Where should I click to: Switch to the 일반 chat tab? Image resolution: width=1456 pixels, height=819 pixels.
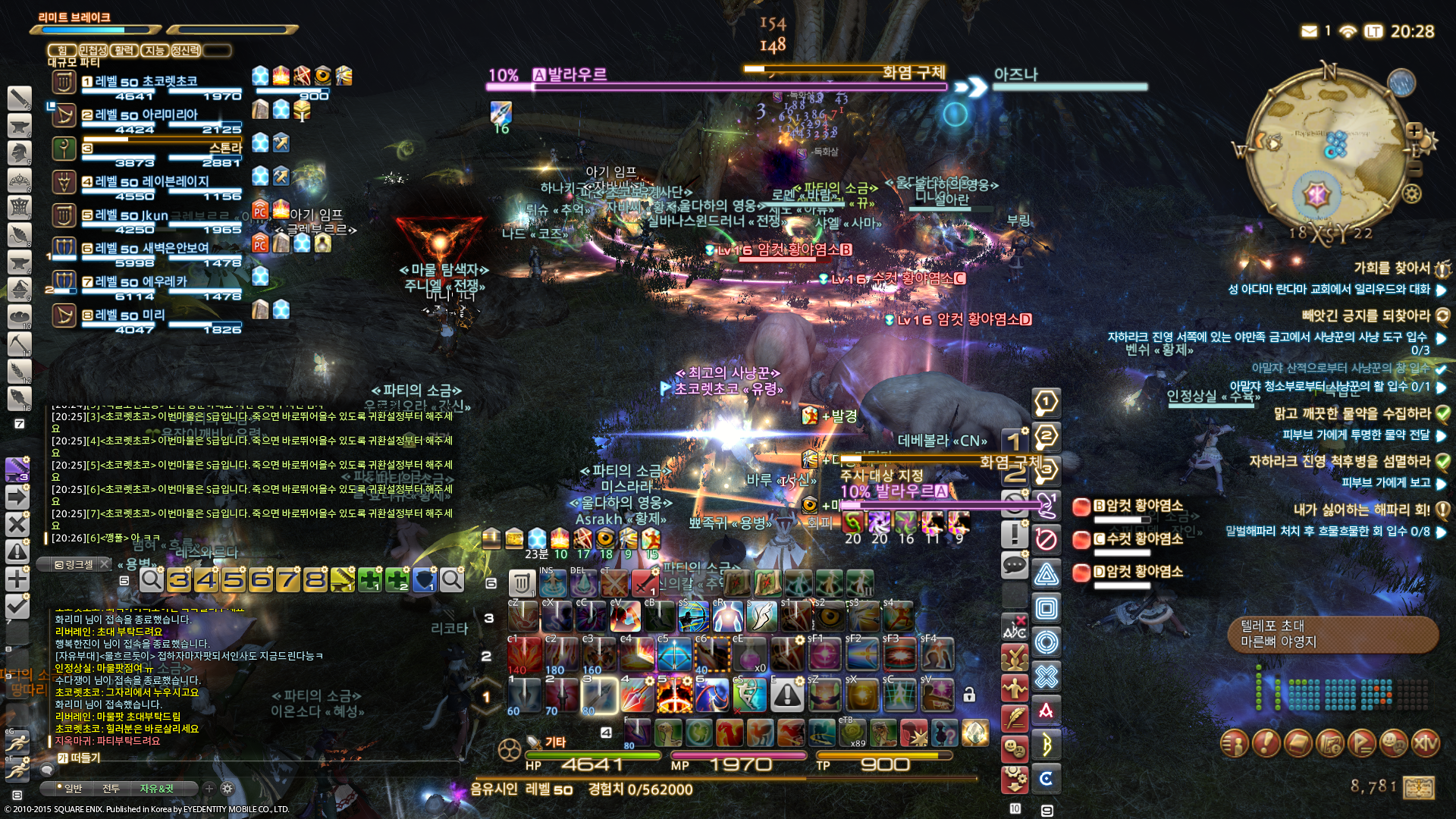[x=73, y=789]
